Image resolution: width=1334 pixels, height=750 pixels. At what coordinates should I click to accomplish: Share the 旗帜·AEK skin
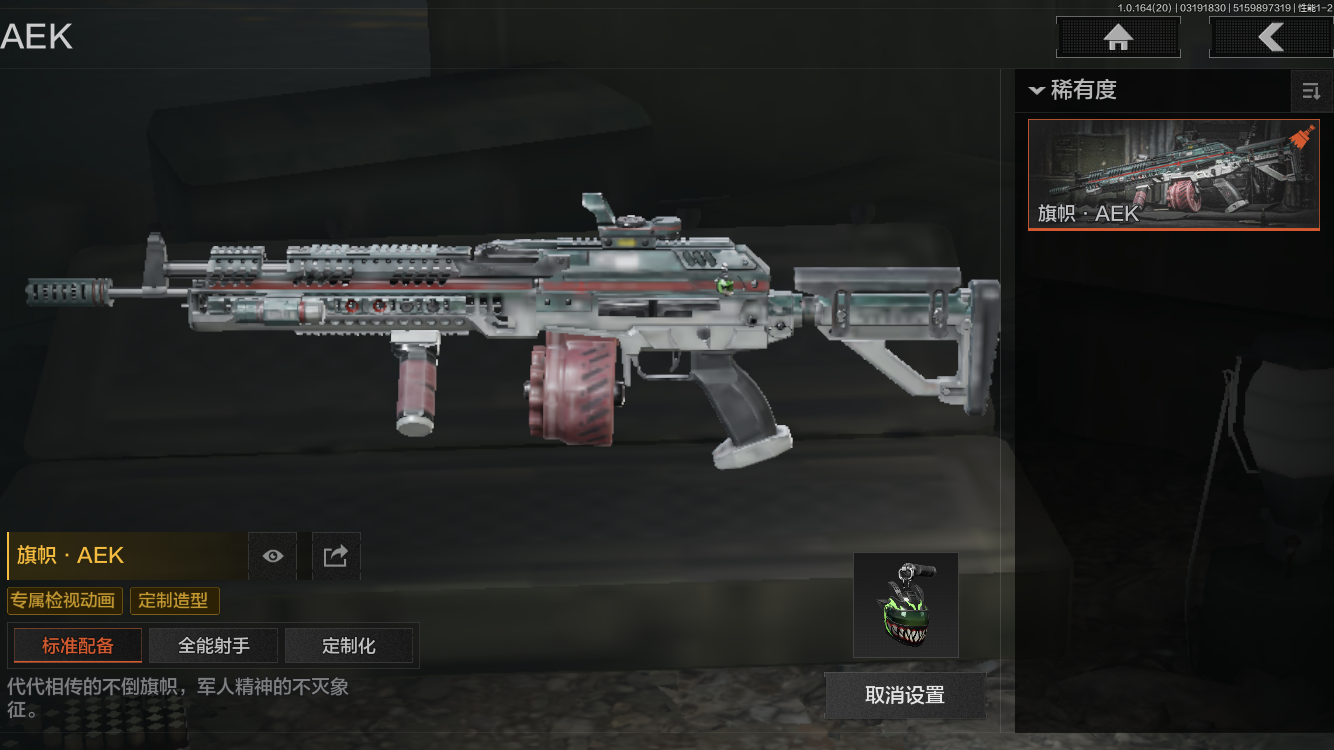[x=336, y=556]
